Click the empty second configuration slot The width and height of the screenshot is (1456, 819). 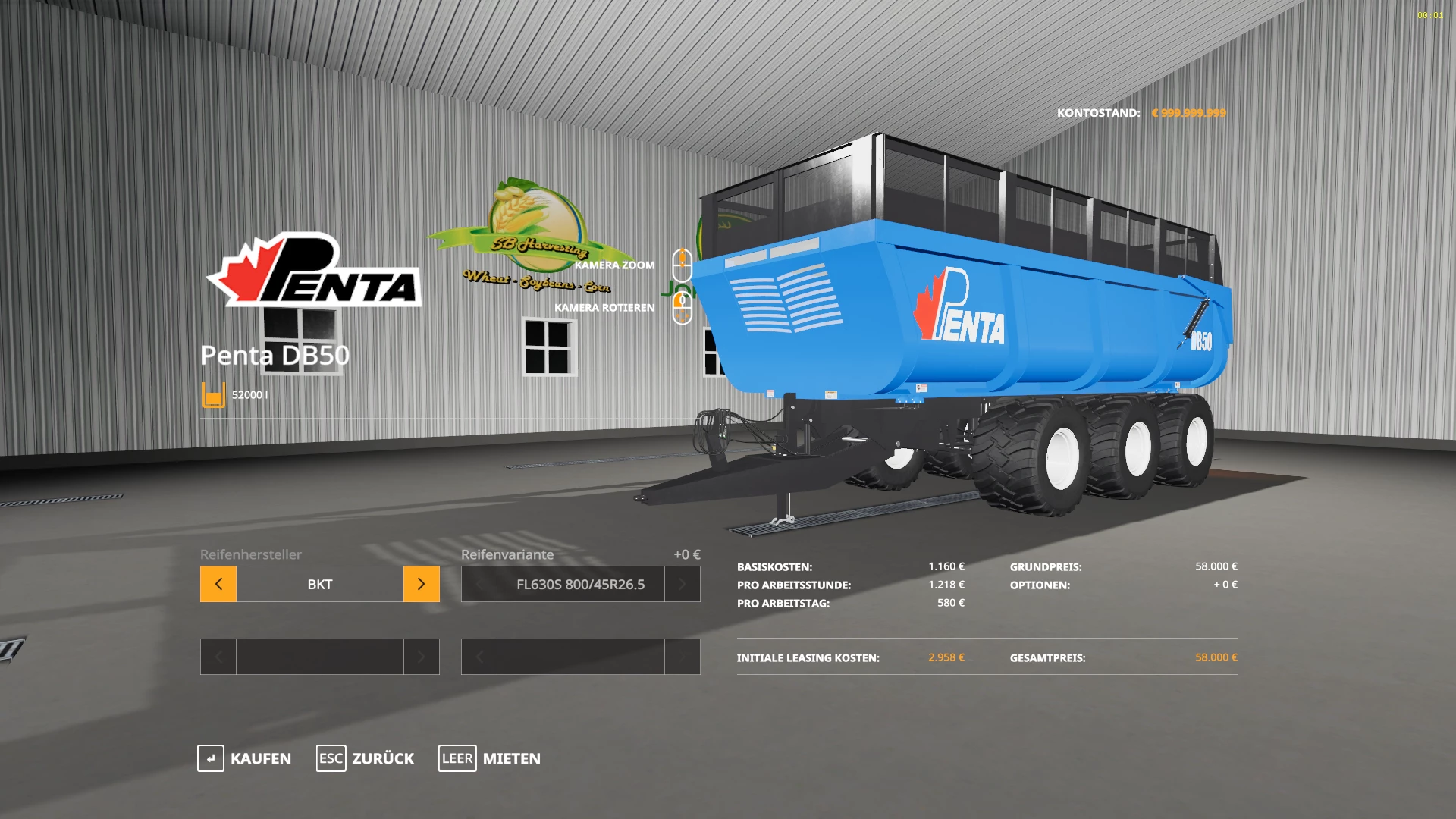tap(318, 657)
